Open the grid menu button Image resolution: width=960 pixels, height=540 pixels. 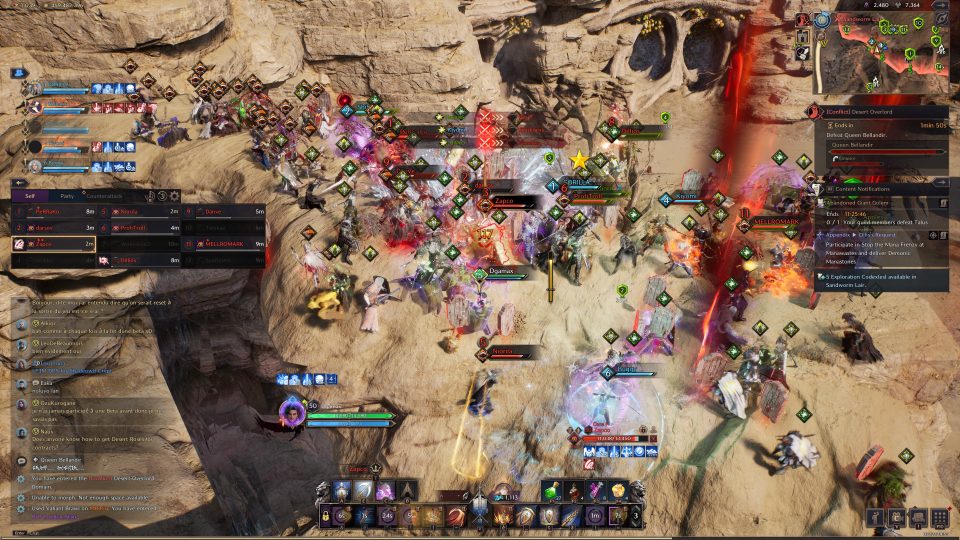click(x=939, y=517)
